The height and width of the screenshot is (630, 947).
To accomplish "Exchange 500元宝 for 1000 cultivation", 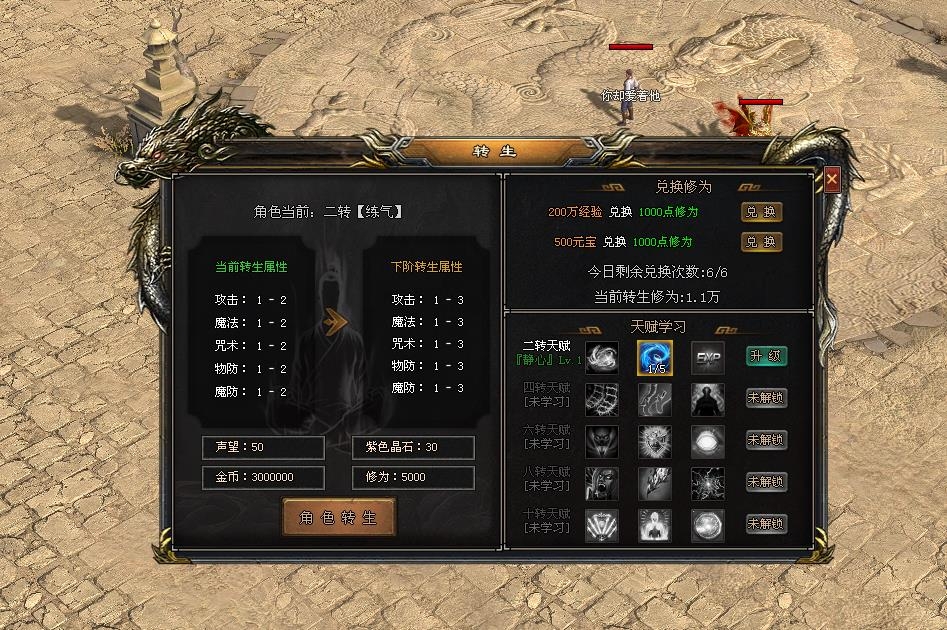I will (761, 242).
